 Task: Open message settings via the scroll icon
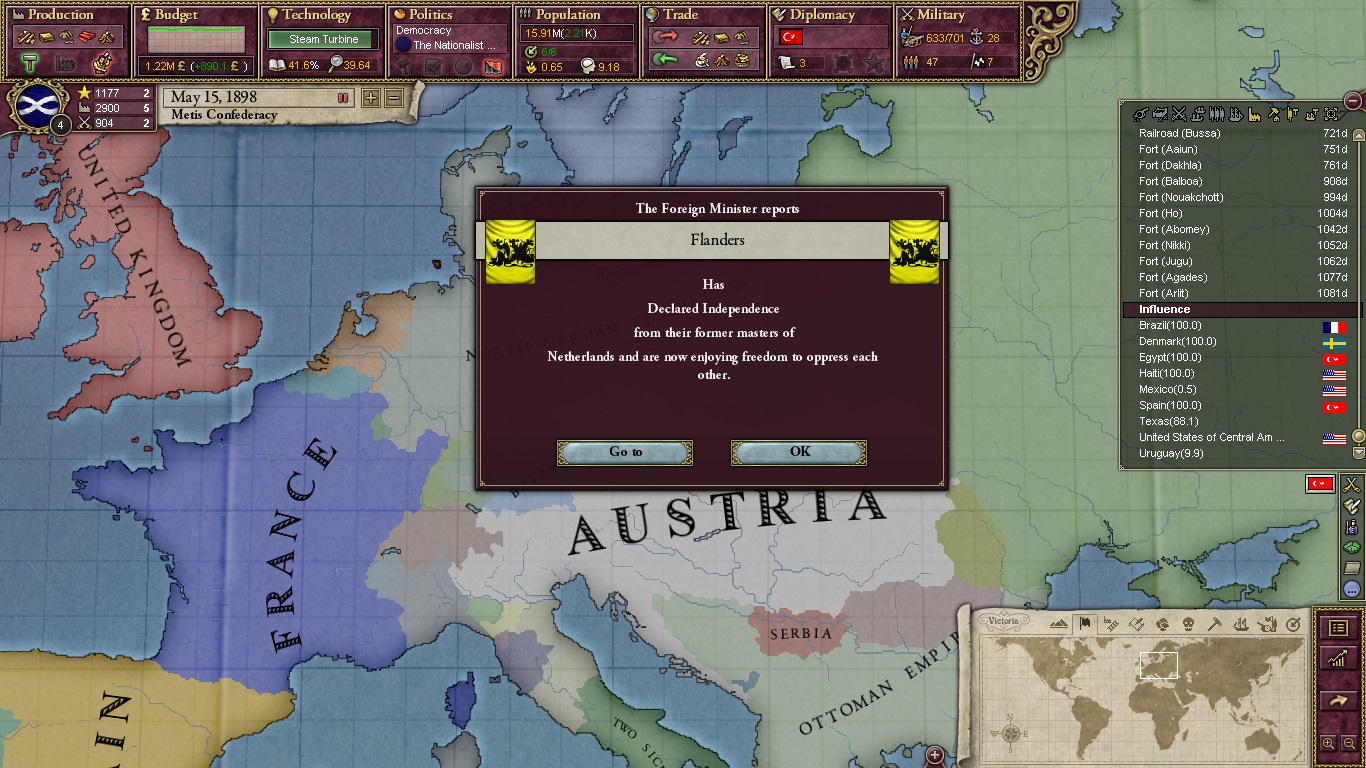(x=1353, y=507)
